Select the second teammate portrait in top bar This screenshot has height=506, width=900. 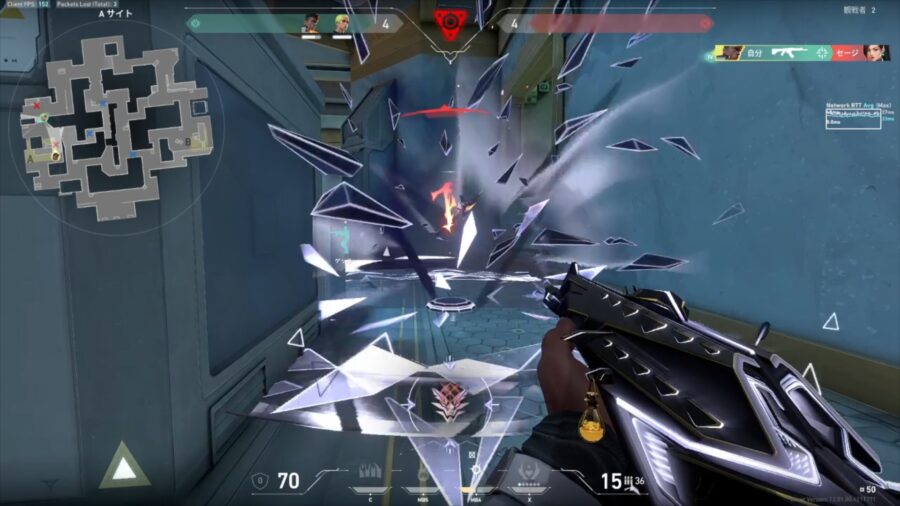340,22
